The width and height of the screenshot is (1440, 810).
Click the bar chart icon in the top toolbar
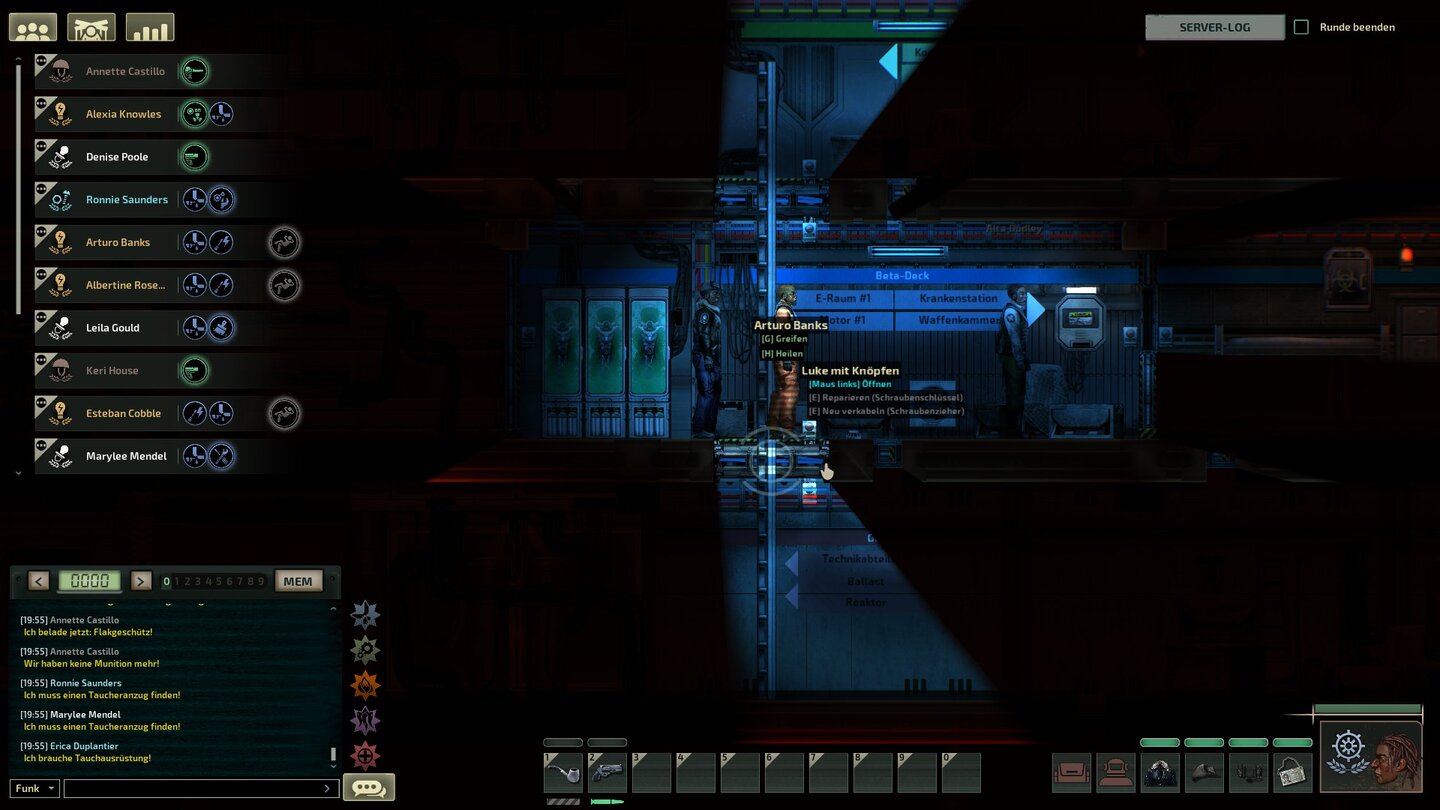pos(150,26)
